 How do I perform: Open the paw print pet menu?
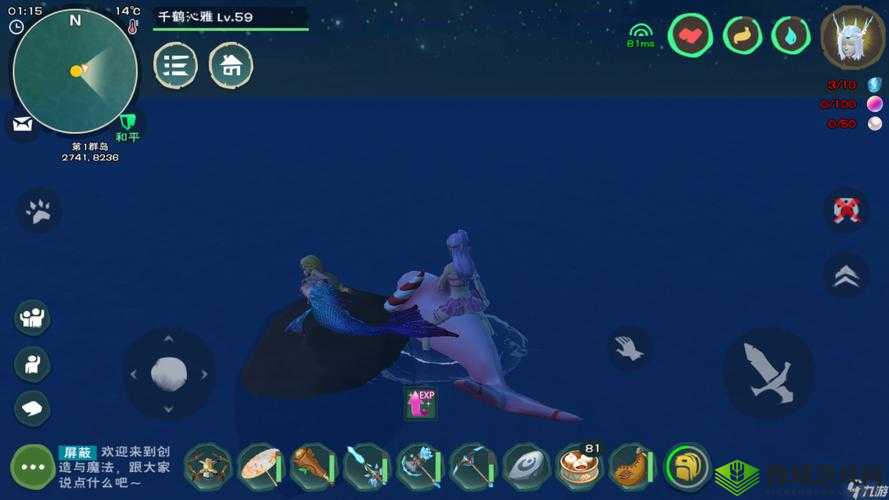coord(39,211)
